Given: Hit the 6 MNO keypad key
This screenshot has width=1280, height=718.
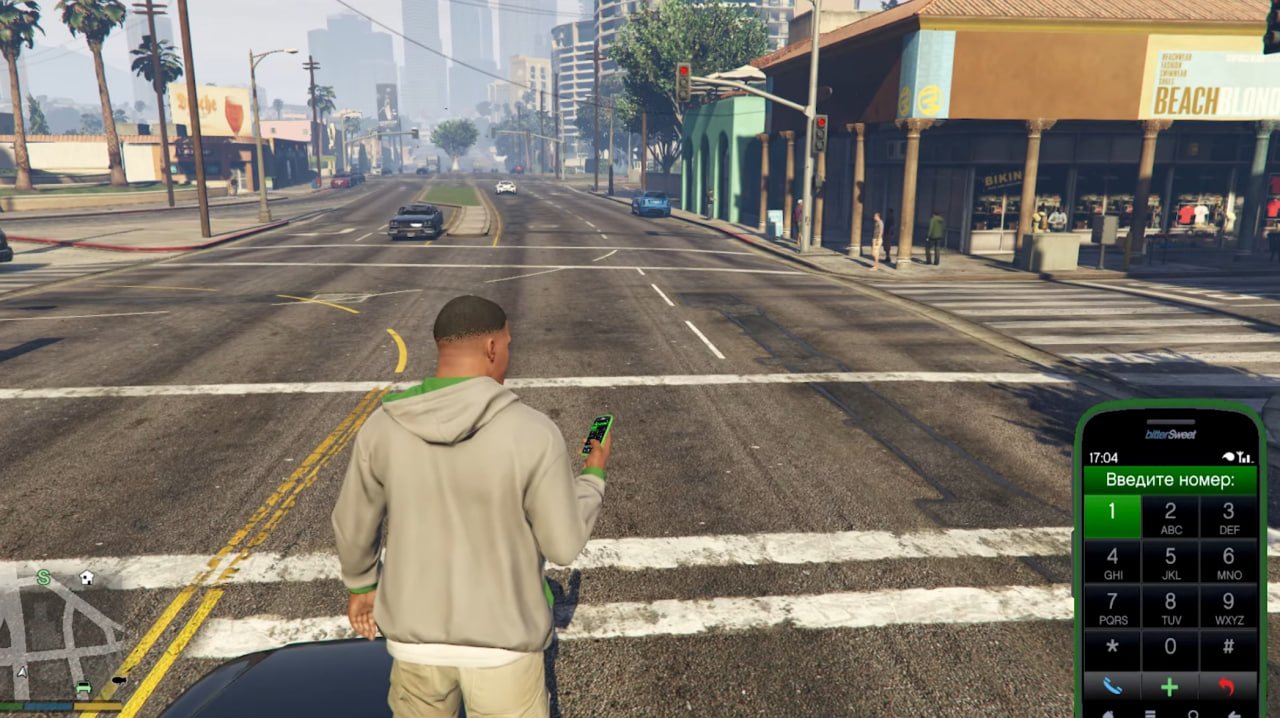Looking at the screenshot, I should pos(1228,561).
